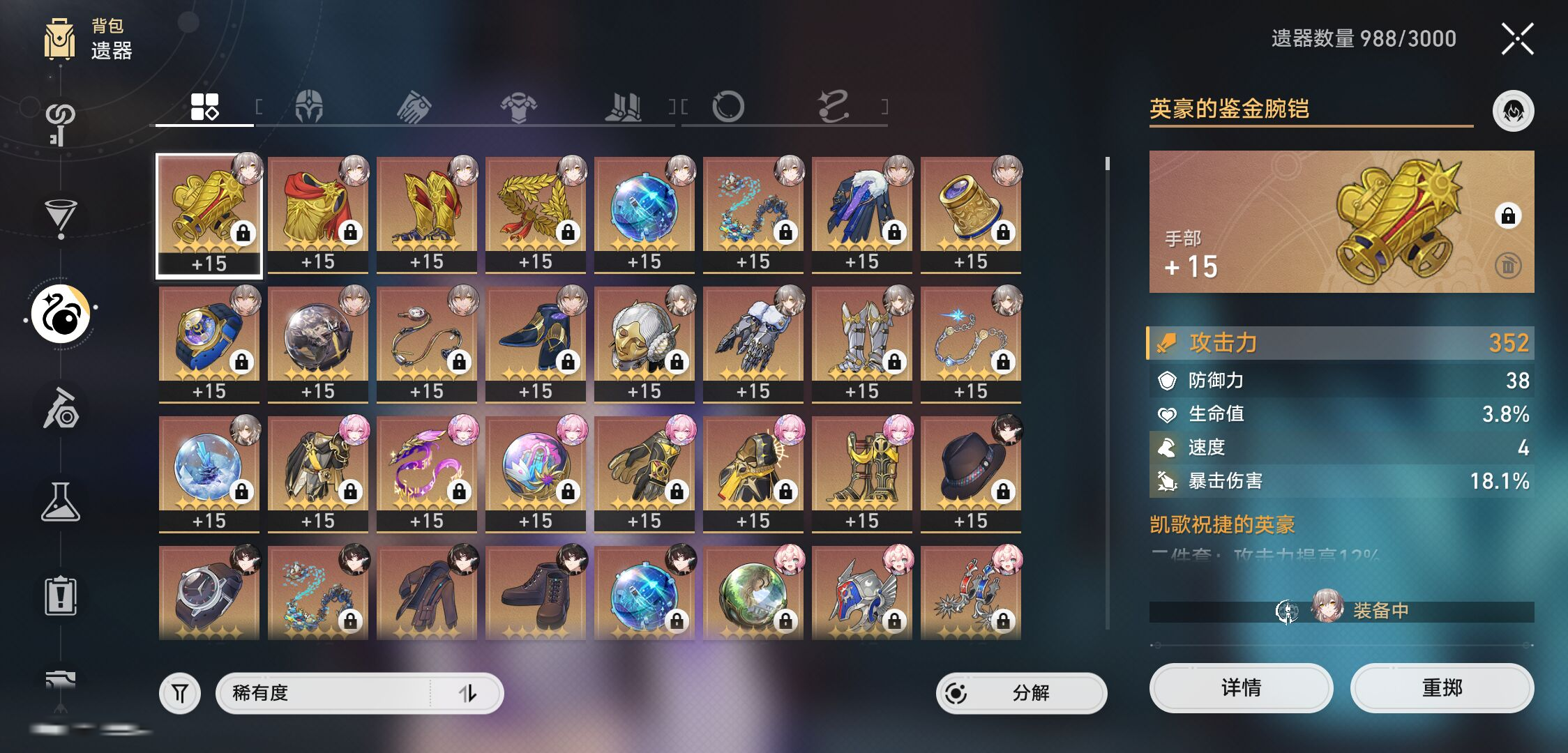Switch to the hands relic tab
Screen dimensions: 1568x753
tap(414, 107)
